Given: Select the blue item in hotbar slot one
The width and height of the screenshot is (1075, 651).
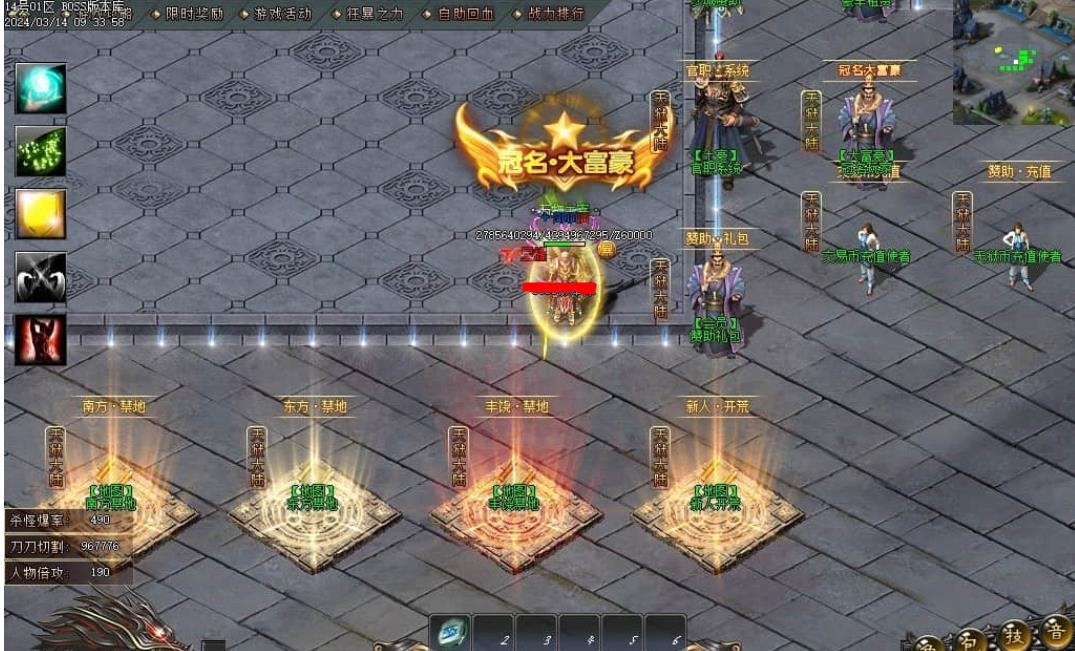Looking at the screenshot, I should 450,633.
